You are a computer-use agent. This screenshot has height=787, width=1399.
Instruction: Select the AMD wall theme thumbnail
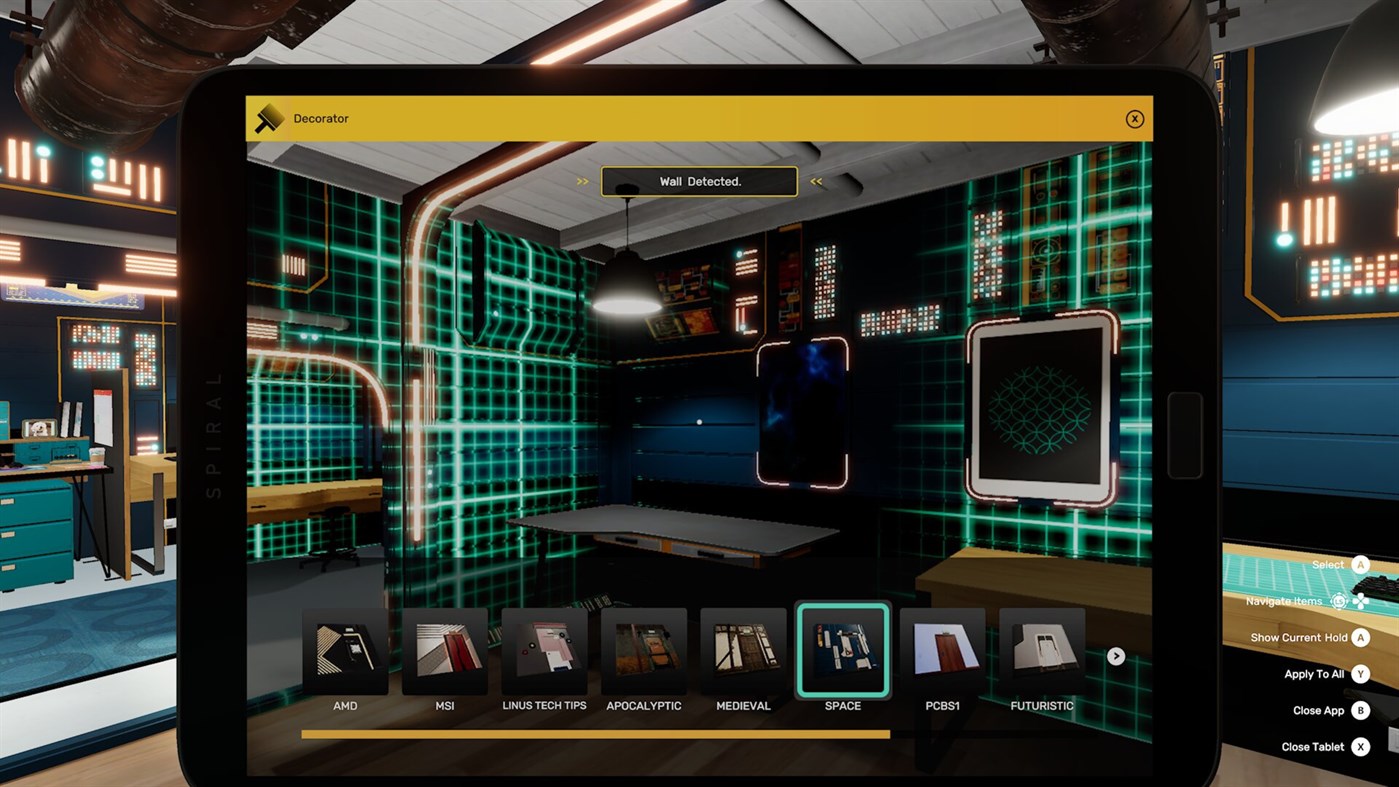[x=344, y=649]
